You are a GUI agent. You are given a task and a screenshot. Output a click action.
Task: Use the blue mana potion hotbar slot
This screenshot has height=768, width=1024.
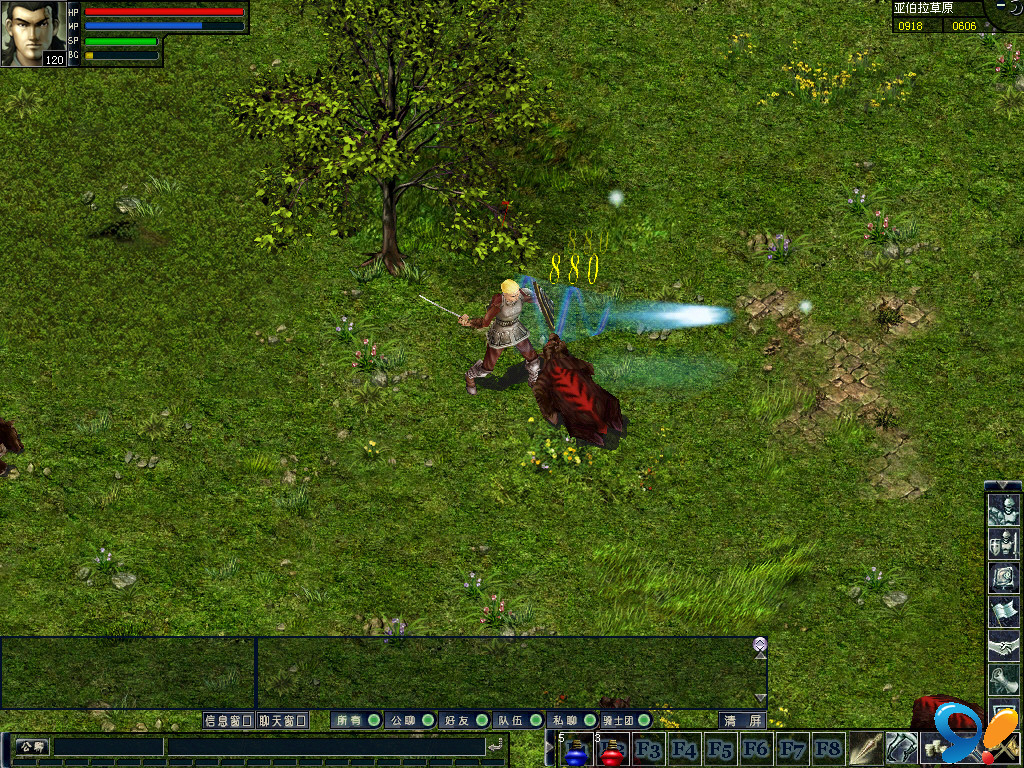tap(575, 750)
